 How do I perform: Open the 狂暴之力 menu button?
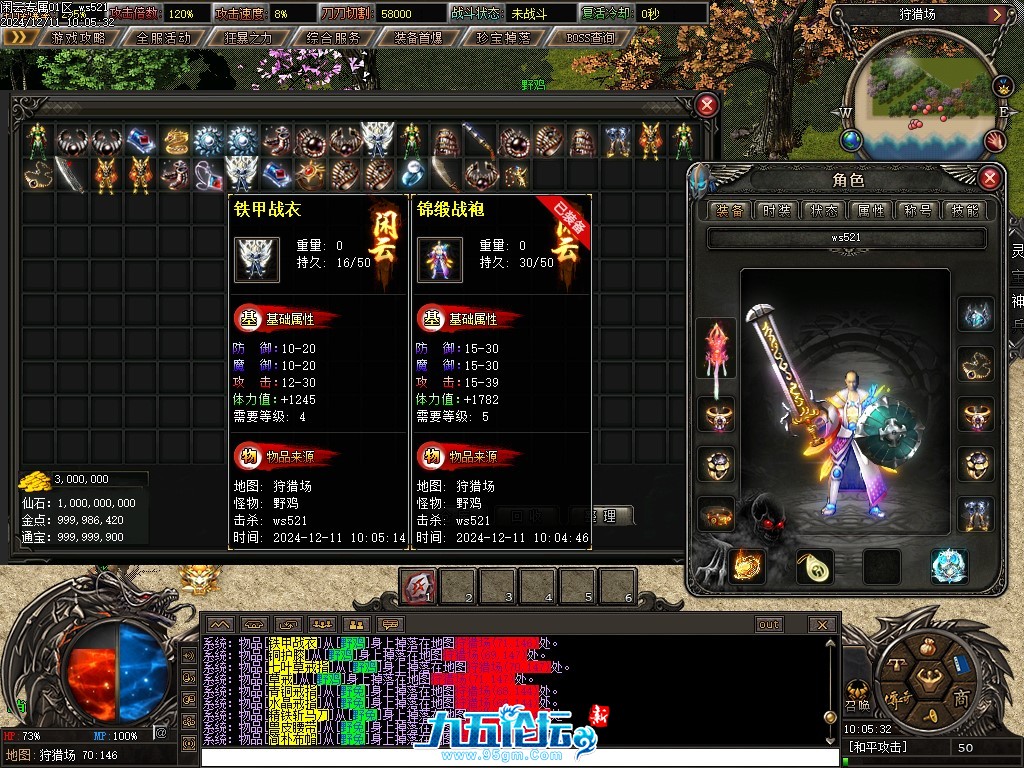pyautogui.click(x=248, y=37)
